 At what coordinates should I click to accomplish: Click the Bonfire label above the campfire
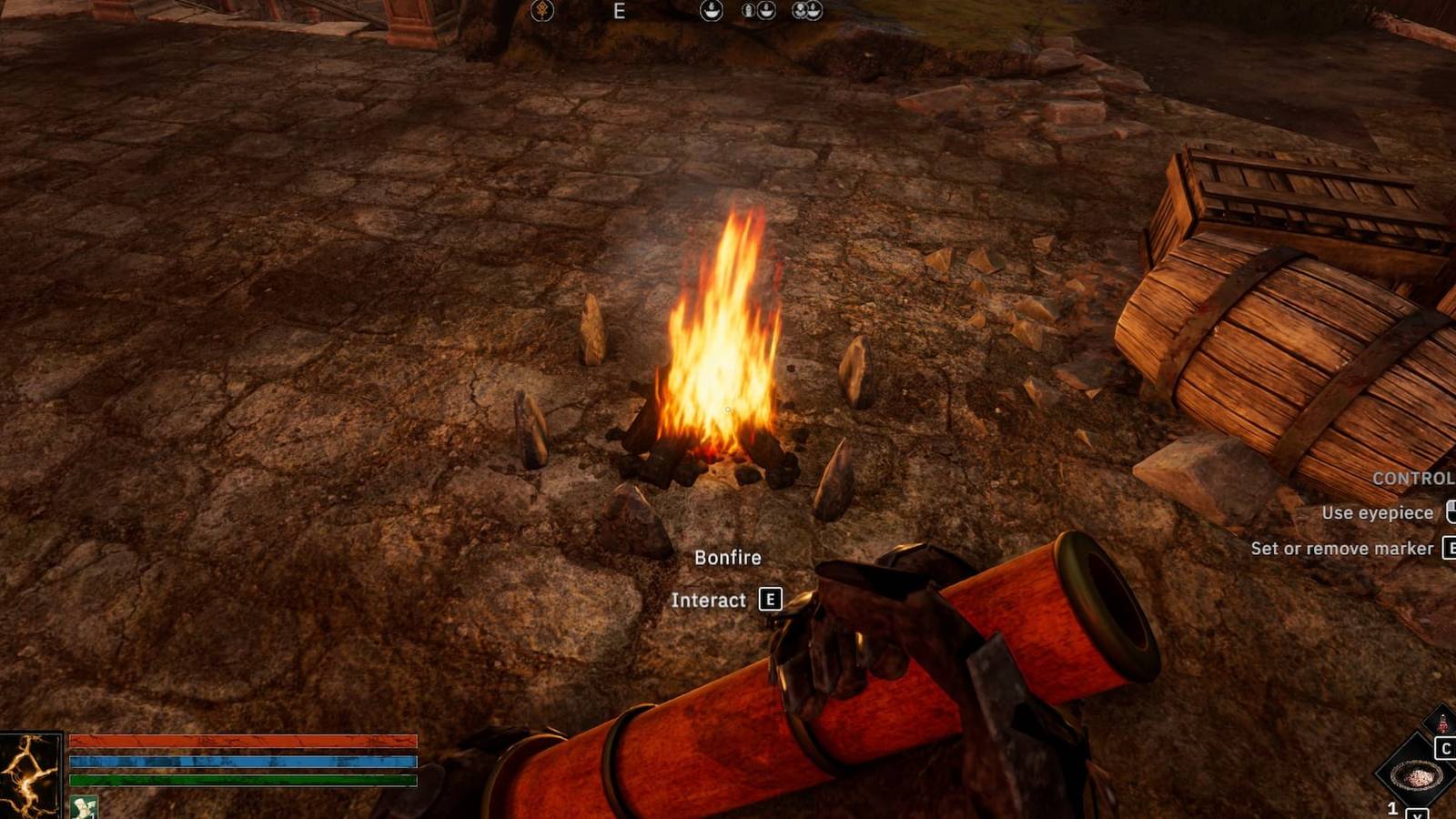tap(728, 557)
